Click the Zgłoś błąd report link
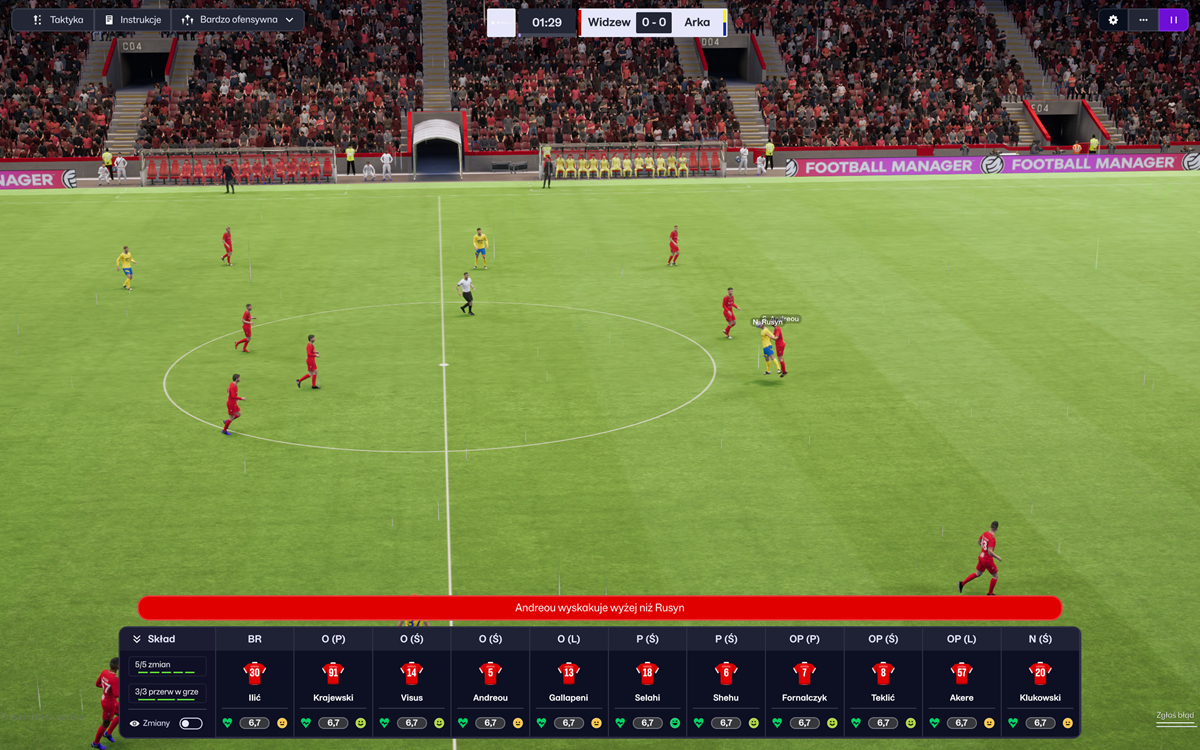Image resolution: width=1200 pixels, height=750 pixels. [1174, 715]
